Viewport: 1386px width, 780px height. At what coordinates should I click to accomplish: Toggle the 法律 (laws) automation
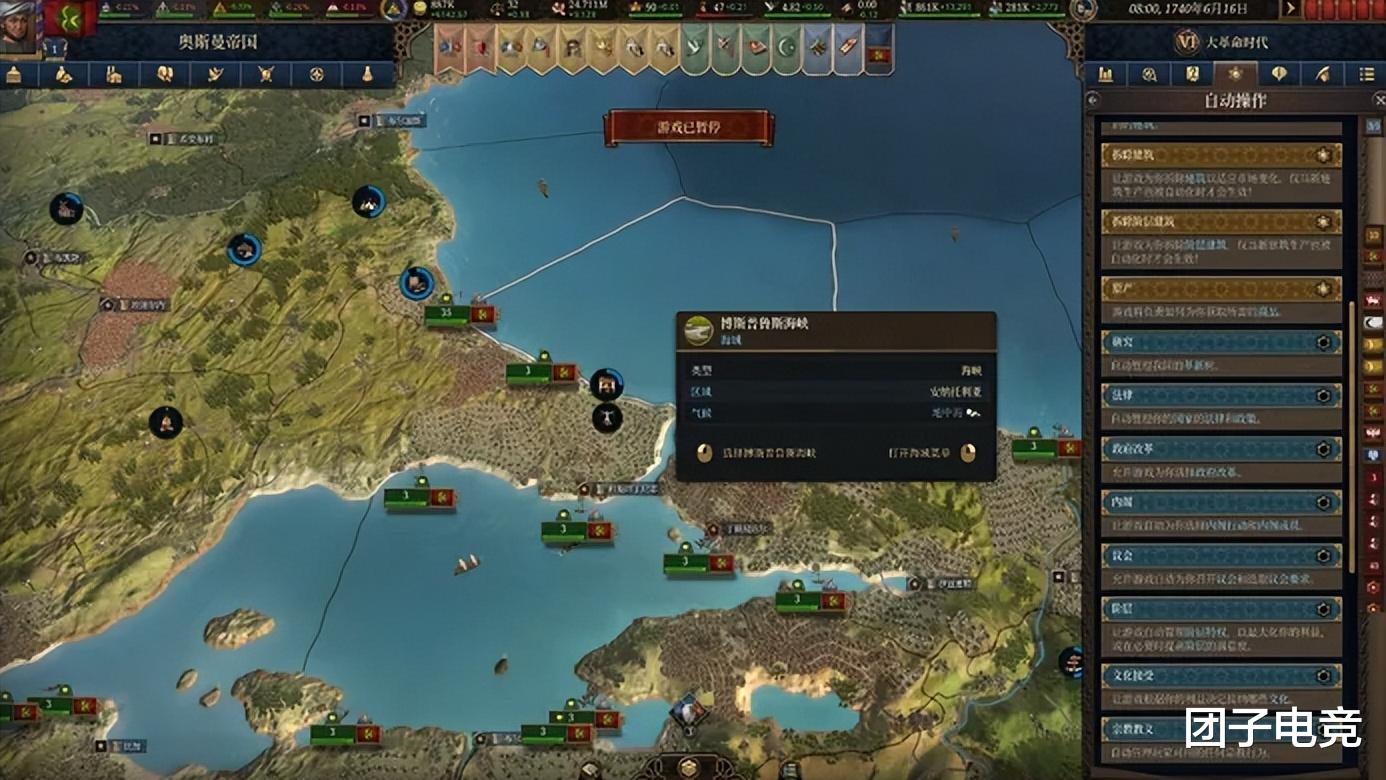pyautogui.click(x=1324, y=395)
